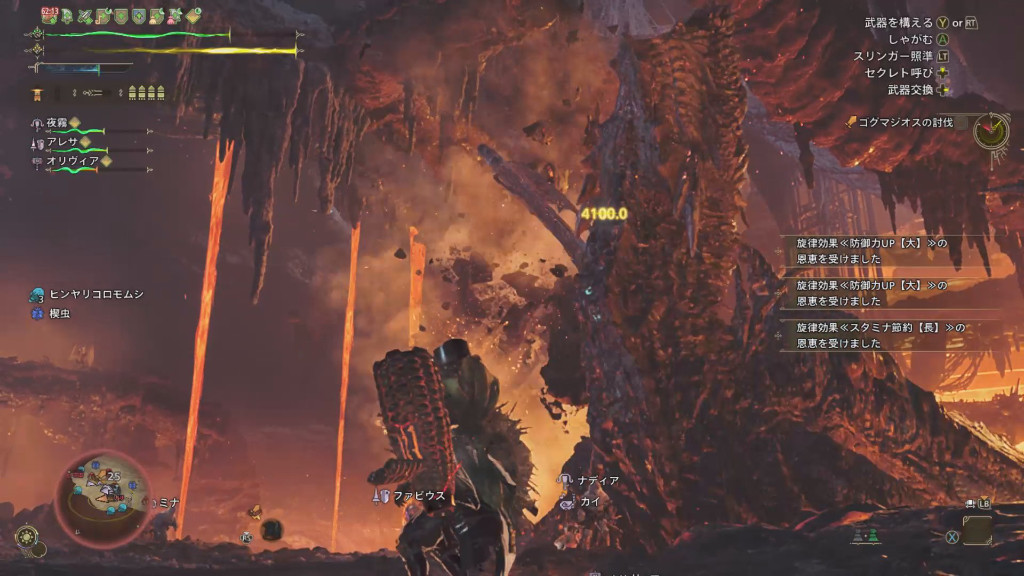
Task: Click the two-player icon near item bar
Action: tap(865, 536)
